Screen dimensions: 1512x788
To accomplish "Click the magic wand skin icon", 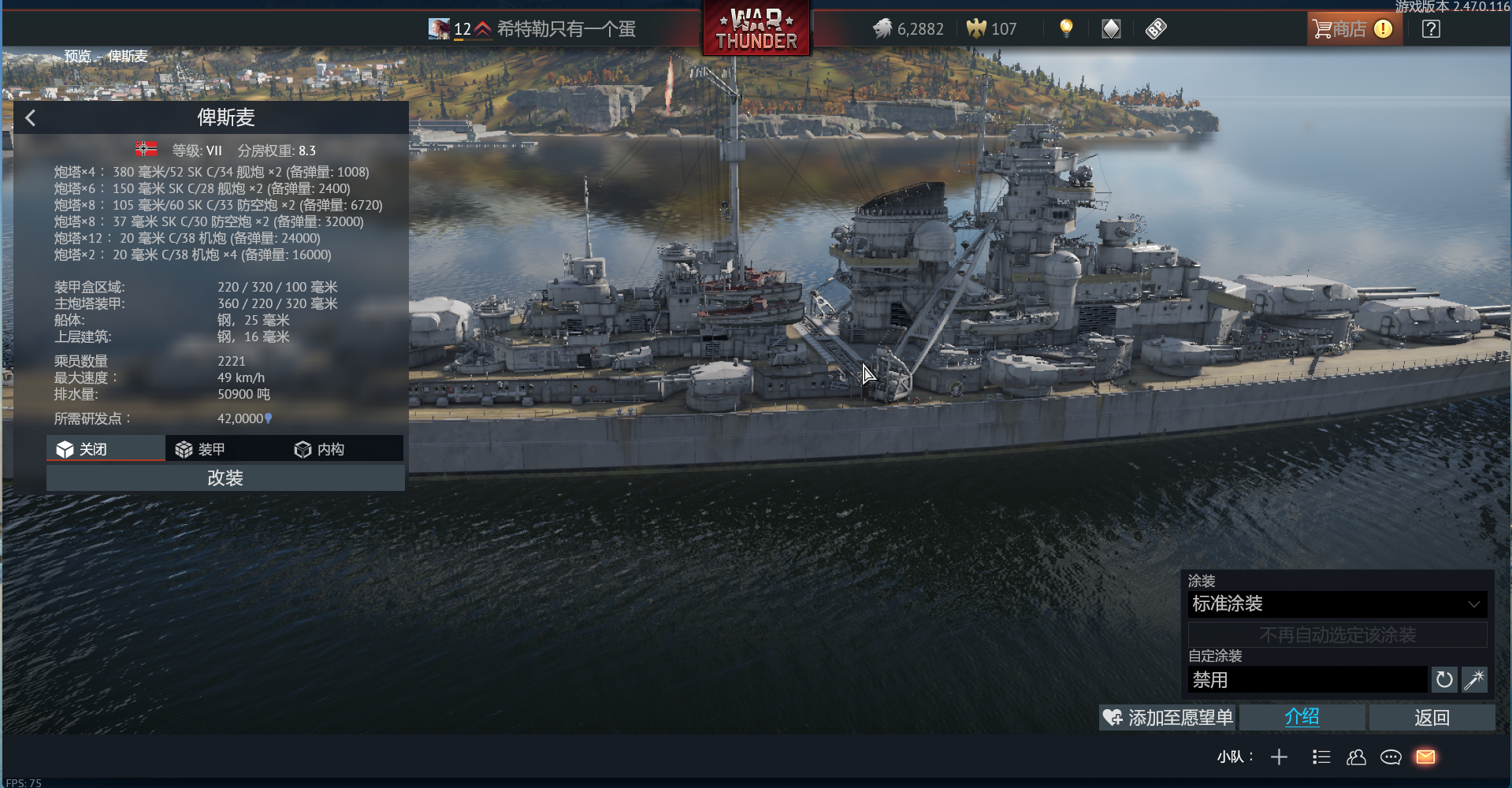I will 1474,680.
